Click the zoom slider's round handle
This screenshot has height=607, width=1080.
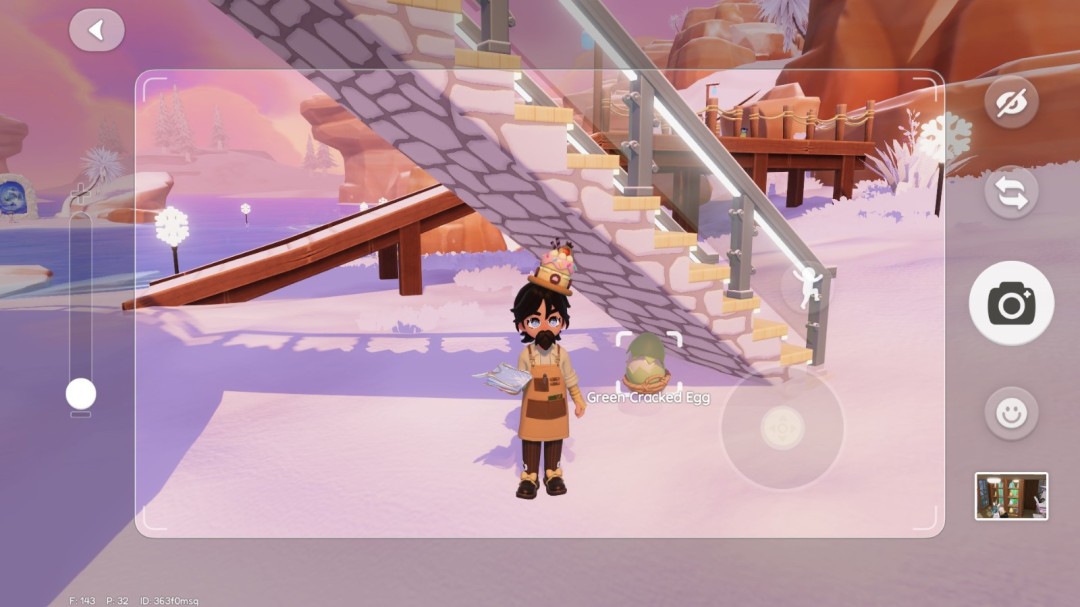(x=81, y=394)
